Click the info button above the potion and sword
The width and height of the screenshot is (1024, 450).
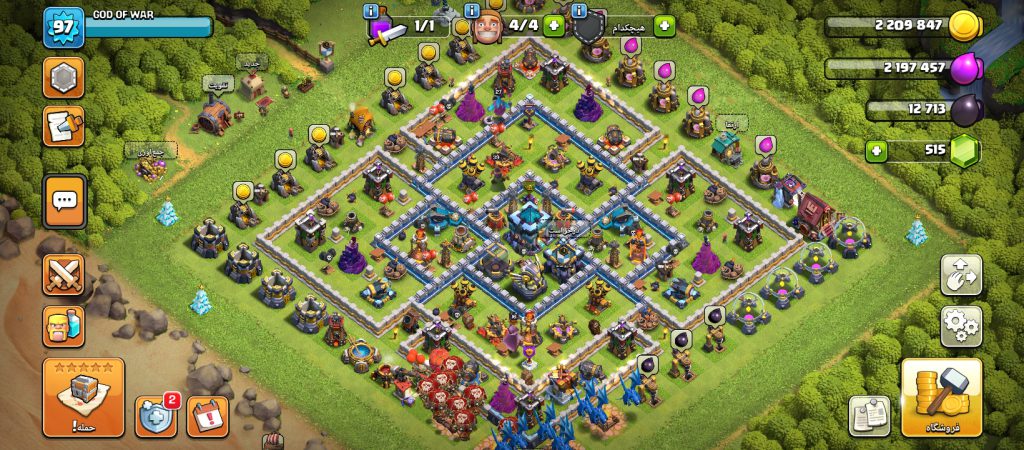pyautogui.click(x=372, y=11)
